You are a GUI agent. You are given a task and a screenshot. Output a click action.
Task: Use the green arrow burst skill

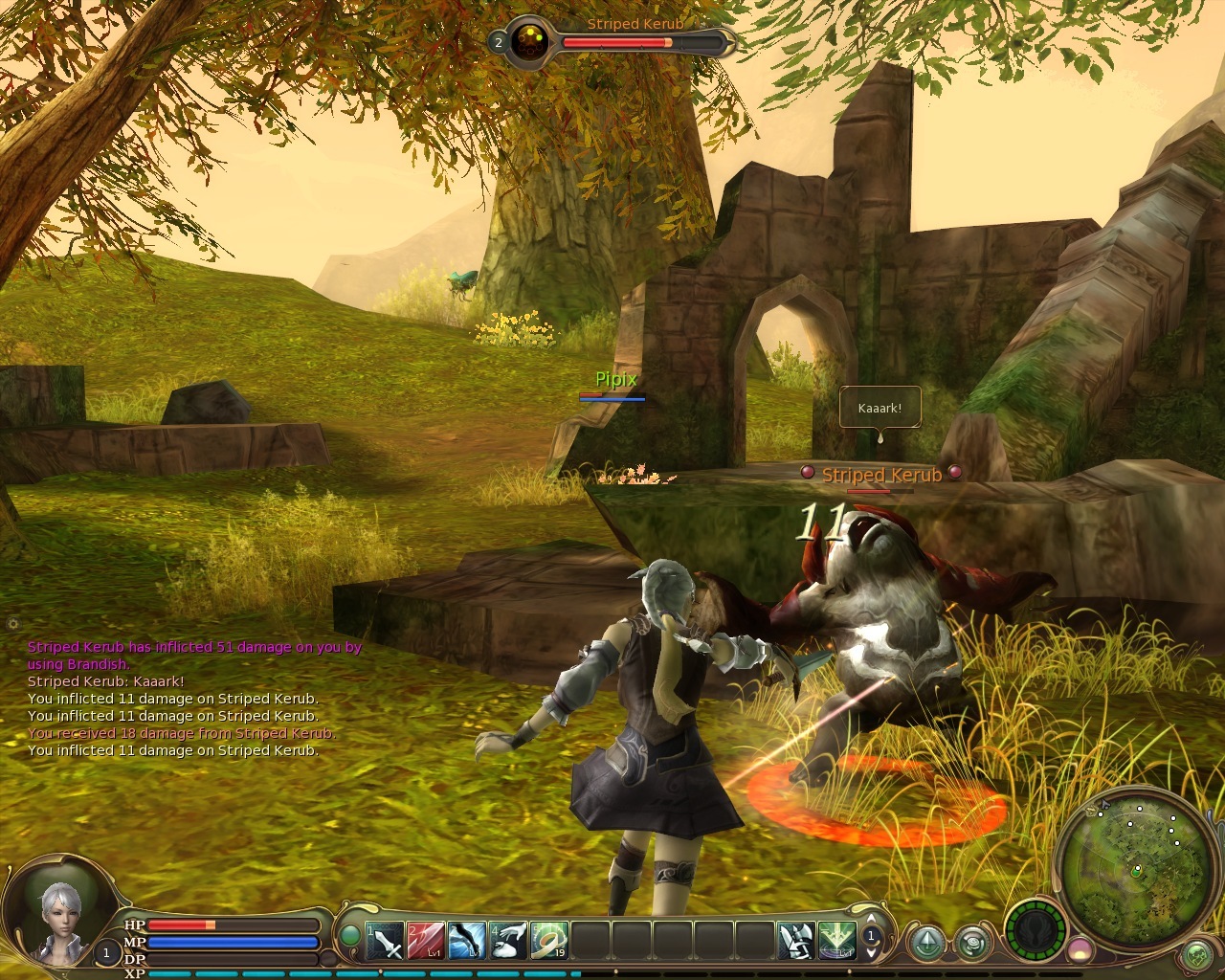[836, 941]
